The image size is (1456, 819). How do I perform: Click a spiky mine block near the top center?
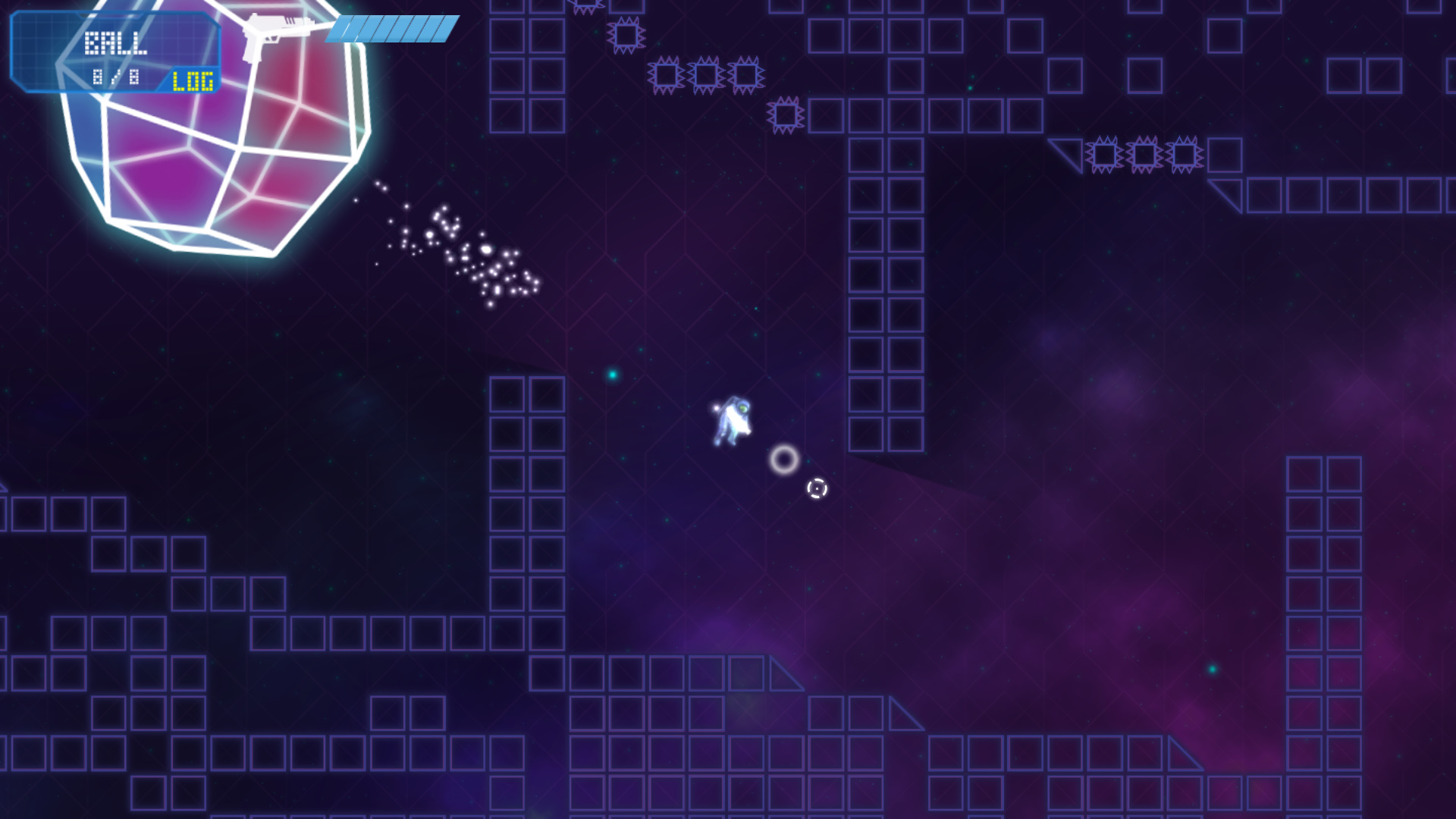coord(706,74)
